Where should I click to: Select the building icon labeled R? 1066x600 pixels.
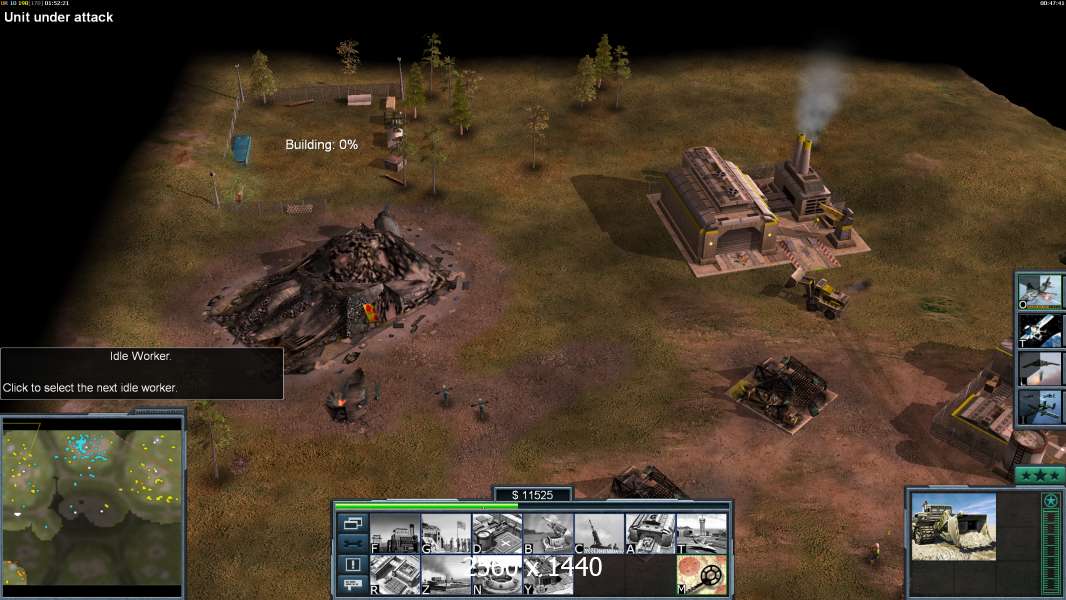tap(394, 575)
